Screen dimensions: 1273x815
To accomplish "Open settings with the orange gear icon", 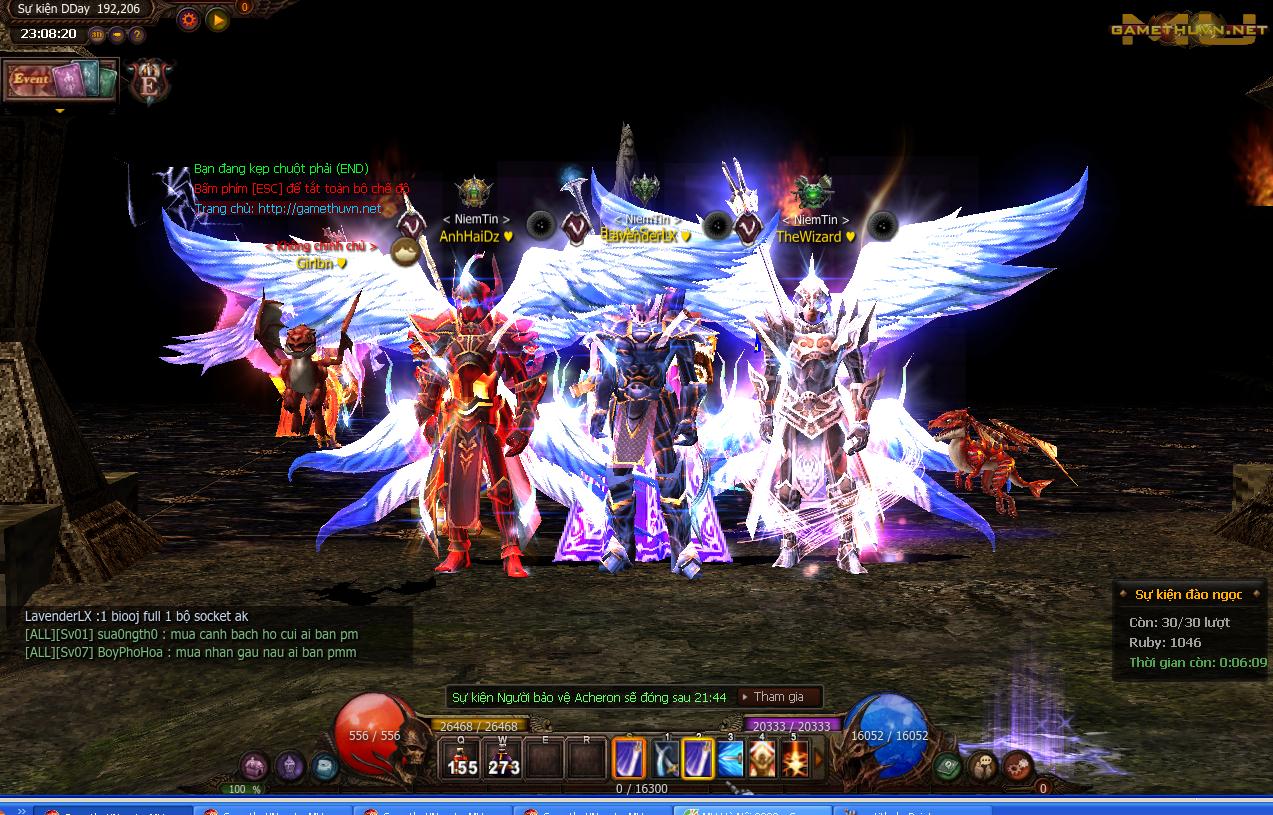I will [x=188, y=18].
